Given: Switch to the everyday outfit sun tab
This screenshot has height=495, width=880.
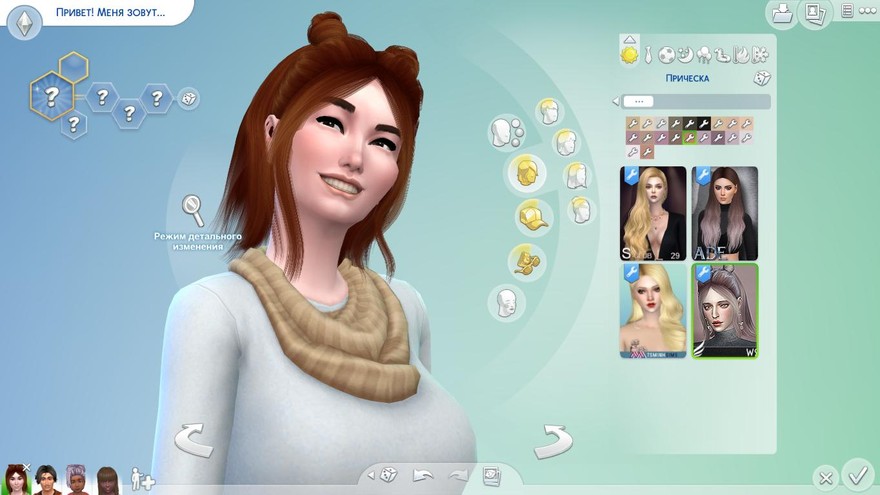Looking at the screenshot, I should click(629, 53).
